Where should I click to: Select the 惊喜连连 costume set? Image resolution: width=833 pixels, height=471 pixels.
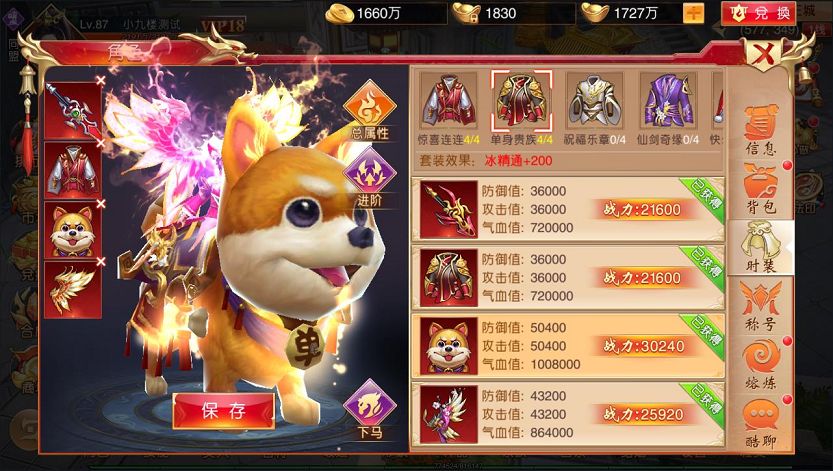[448, 108]
